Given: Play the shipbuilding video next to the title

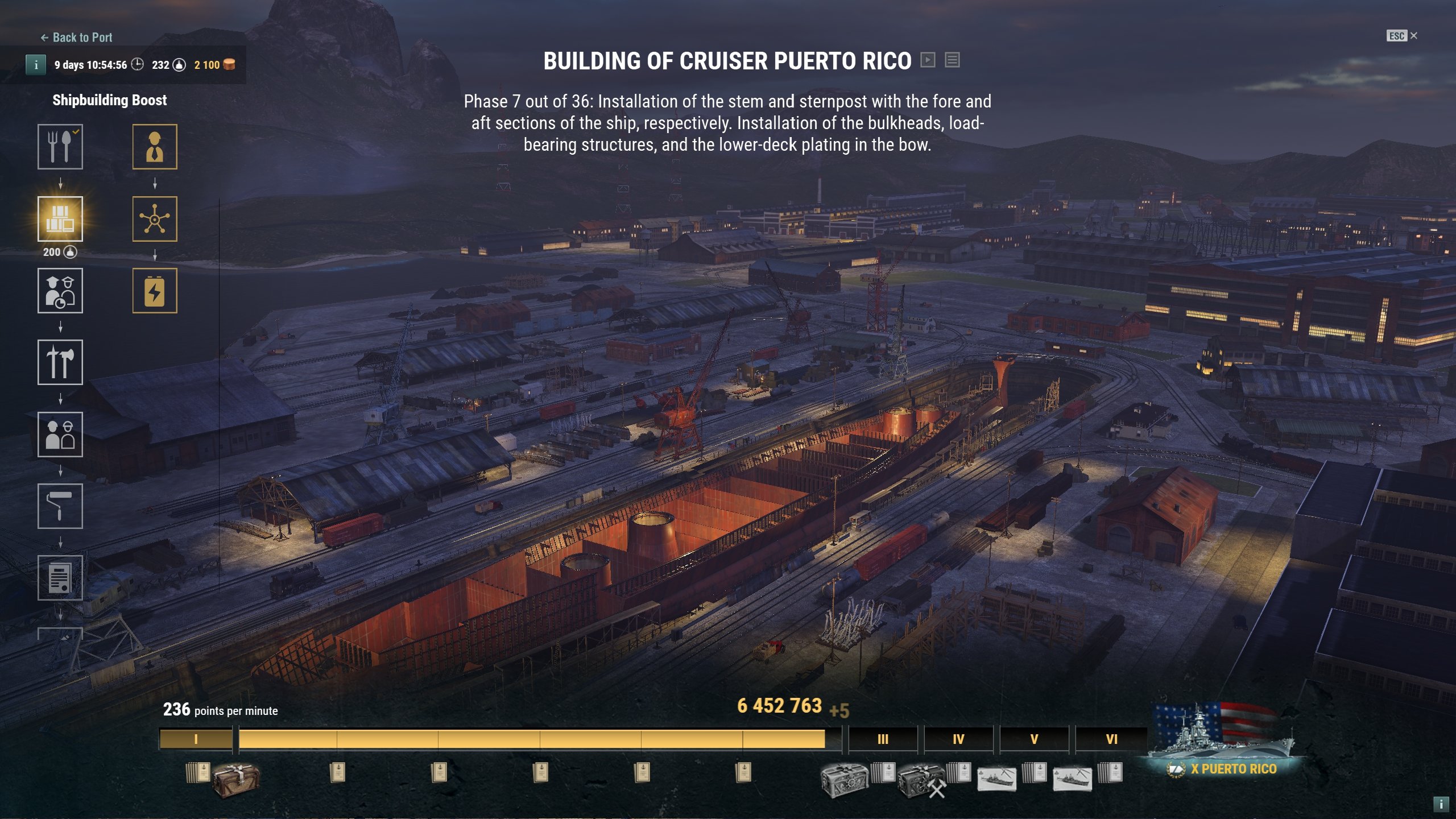Looking at the screenshot, I should (x=928, y=60).
